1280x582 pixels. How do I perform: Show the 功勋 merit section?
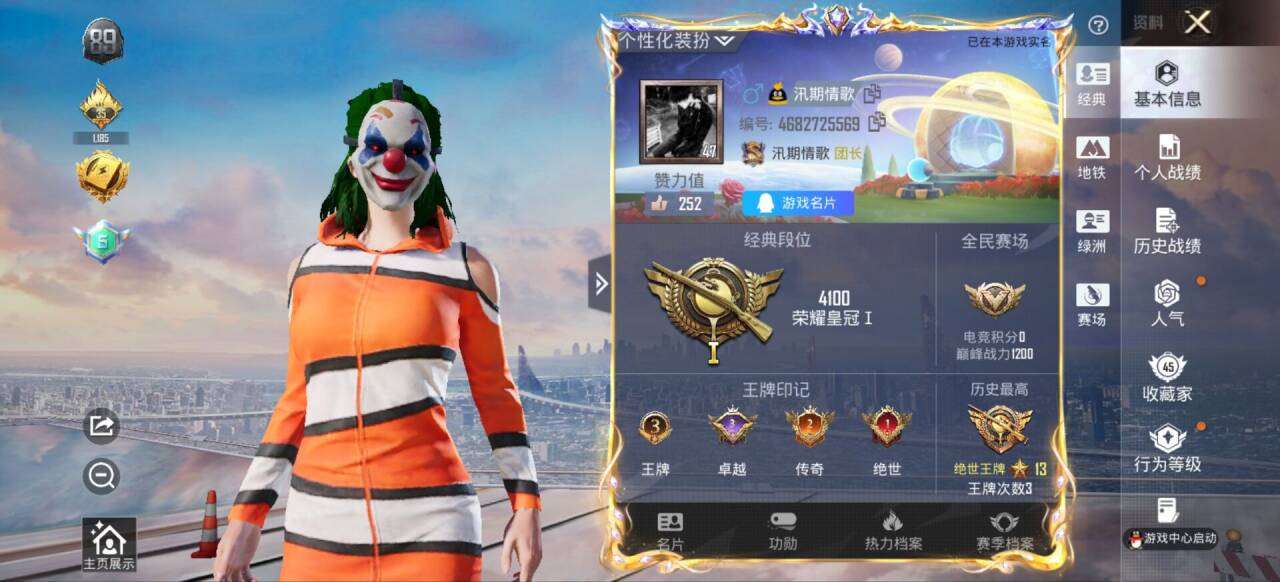783,531
